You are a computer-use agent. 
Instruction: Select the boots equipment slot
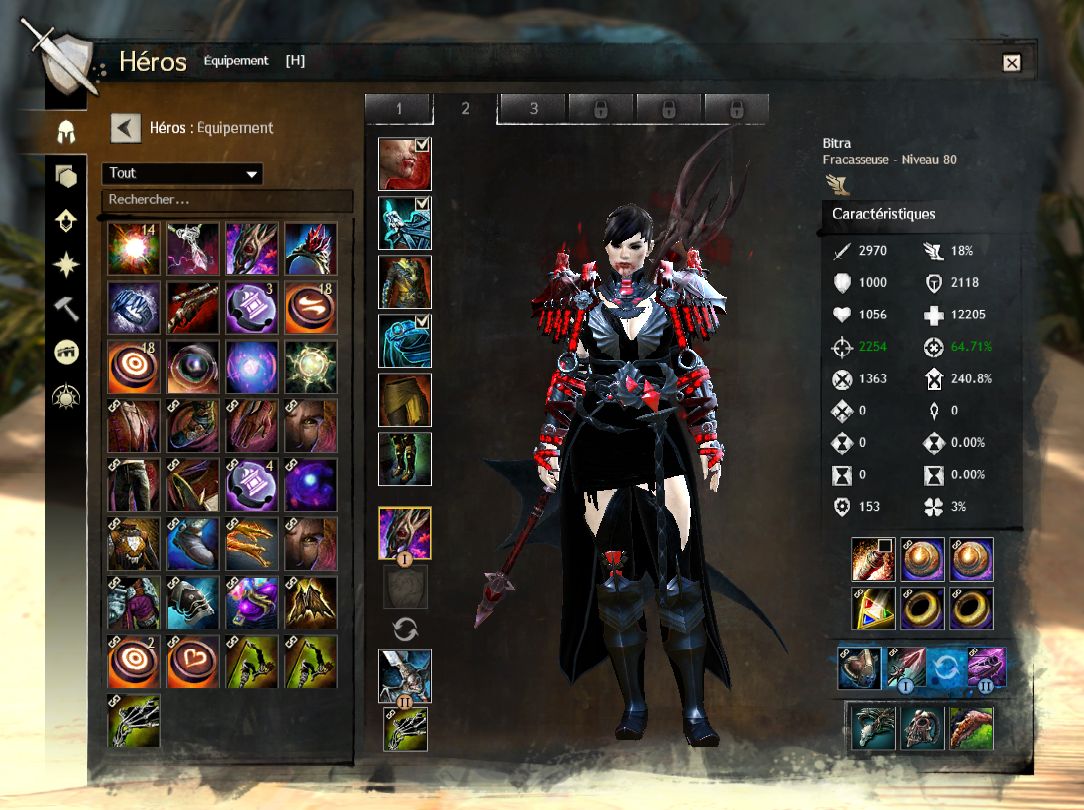click(404, 459)
